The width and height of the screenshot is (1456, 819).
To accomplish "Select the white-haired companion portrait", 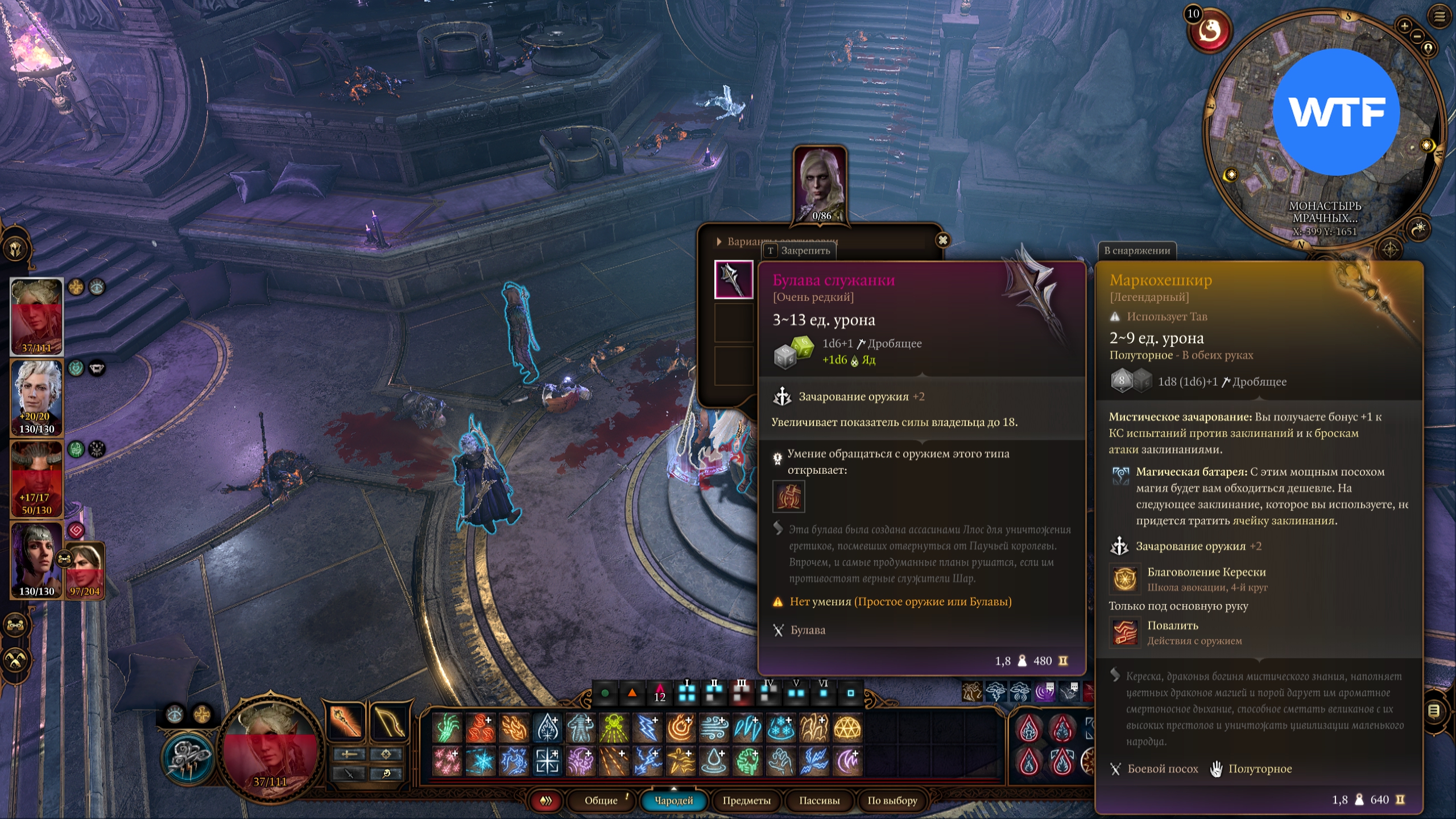I will pos(36,397).
